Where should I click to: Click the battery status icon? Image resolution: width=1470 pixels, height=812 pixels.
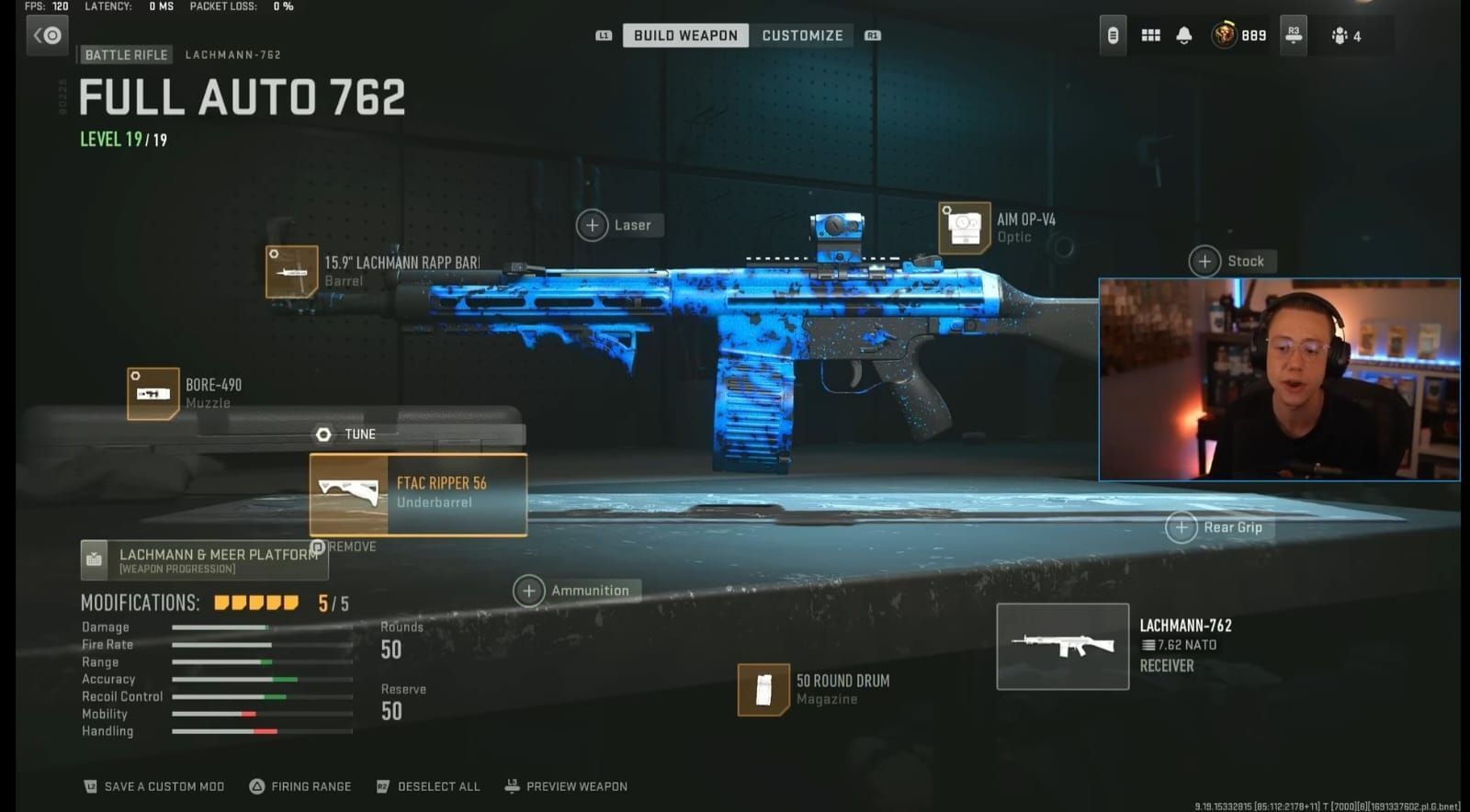tap(1113, 35)
